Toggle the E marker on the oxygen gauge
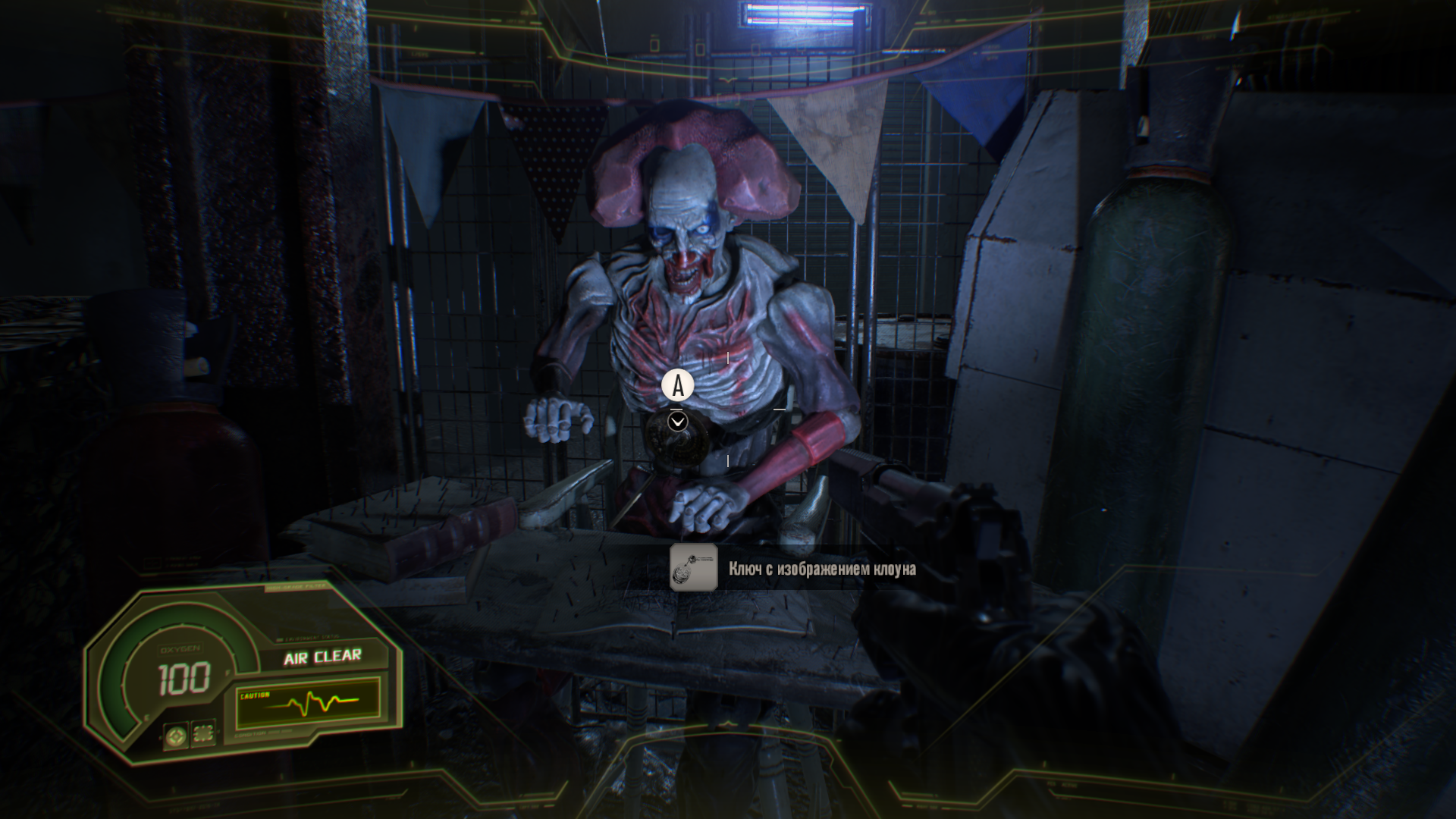Viewport: 1456px width, 819px height. 146,717
